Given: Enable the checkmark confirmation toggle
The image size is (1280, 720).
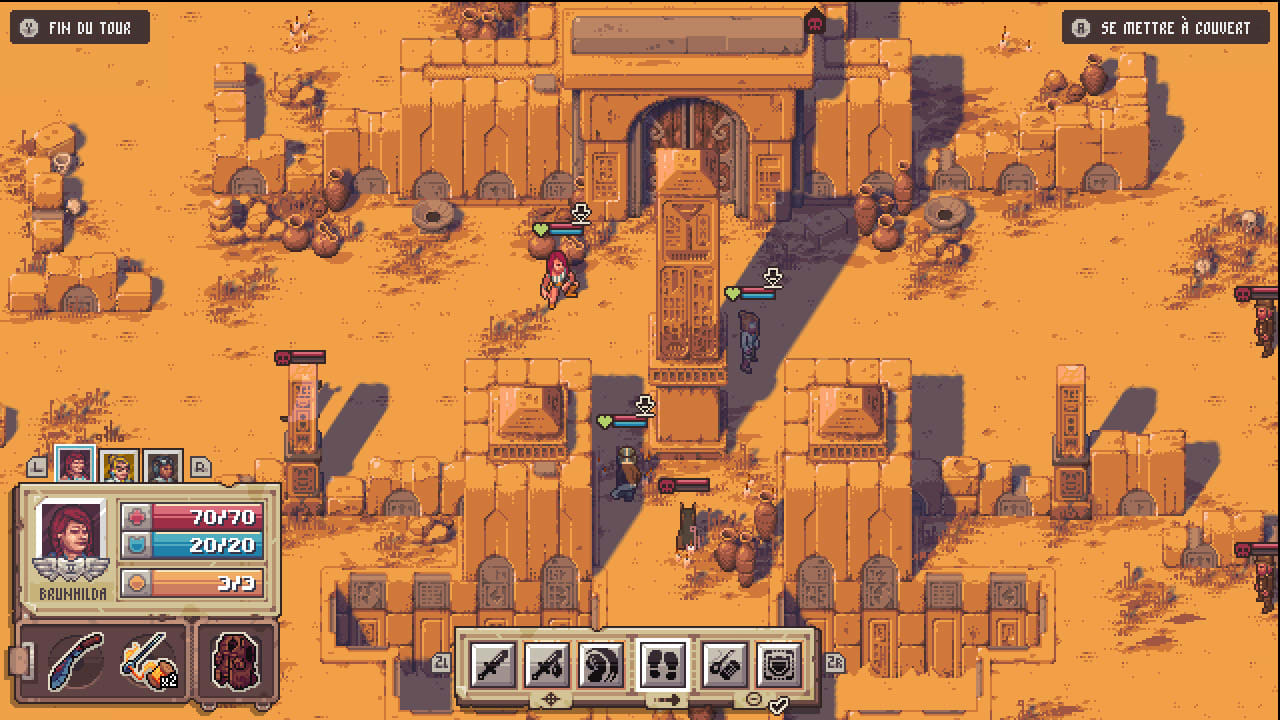Looking at the screenshot, I should click(x=779, y=703).
